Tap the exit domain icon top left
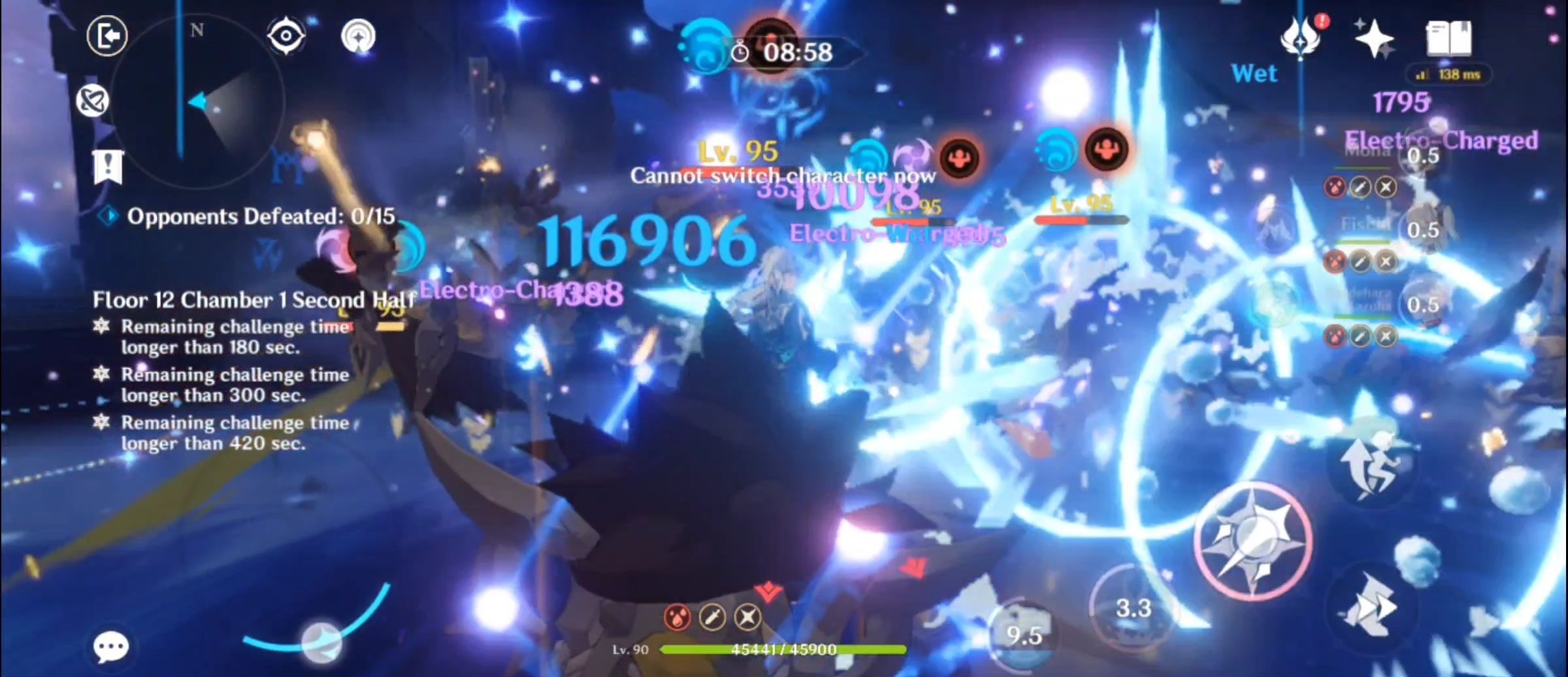The width and height of the screenshot is (1568, 677). coord(108,36)
